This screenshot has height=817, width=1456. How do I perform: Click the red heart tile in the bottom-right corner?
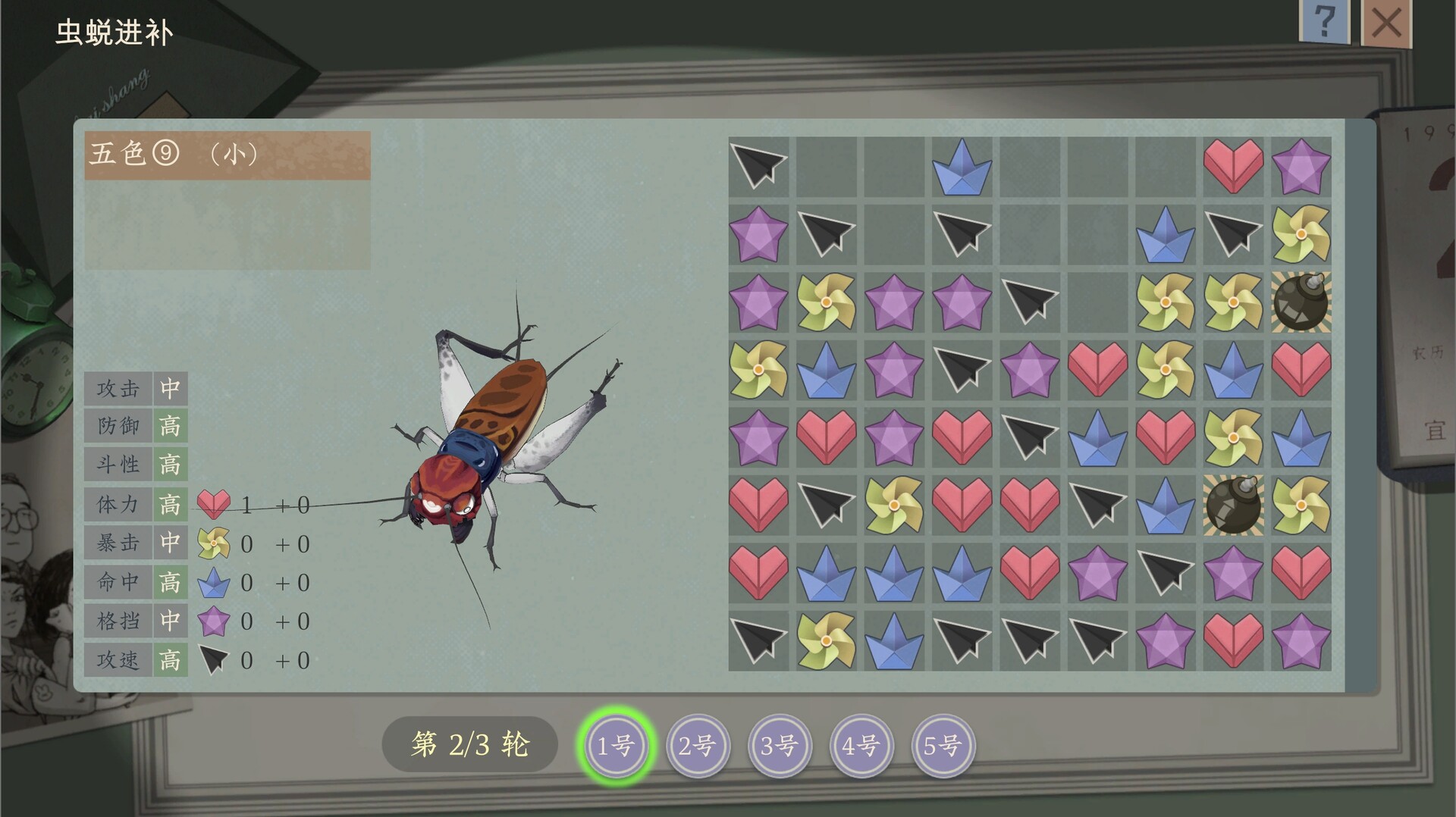(1232, 640)
